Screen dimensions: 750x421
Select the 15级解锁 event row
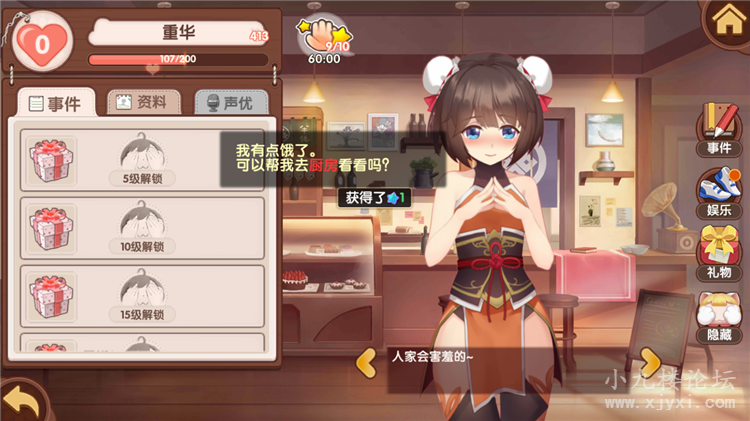pyautogui.click(x=142, y=297)
